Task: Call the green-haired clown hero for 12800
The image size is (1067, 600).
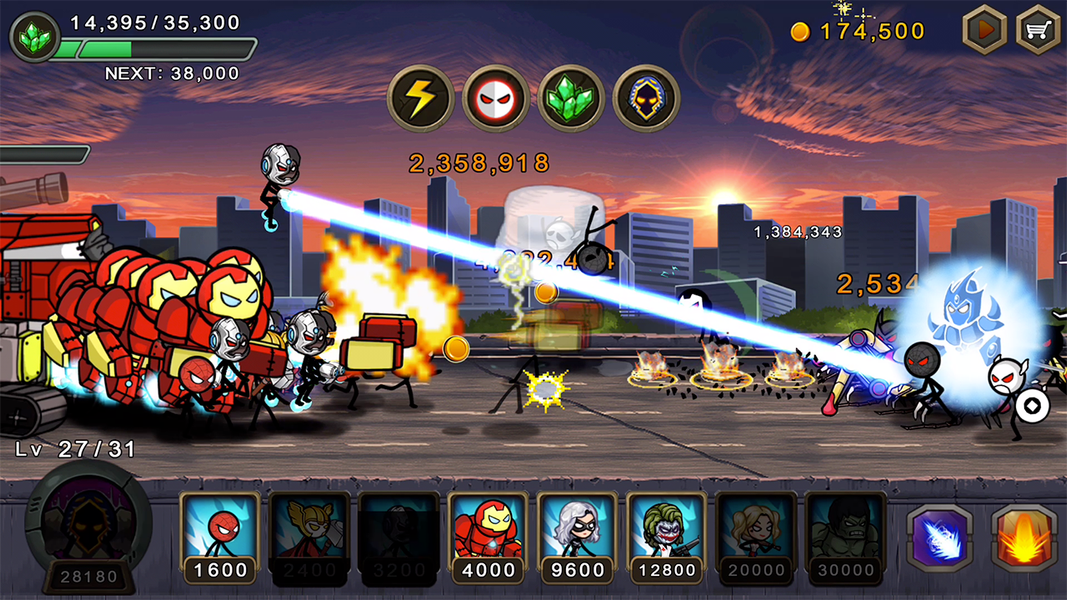Action: click(x=667, y=535)
